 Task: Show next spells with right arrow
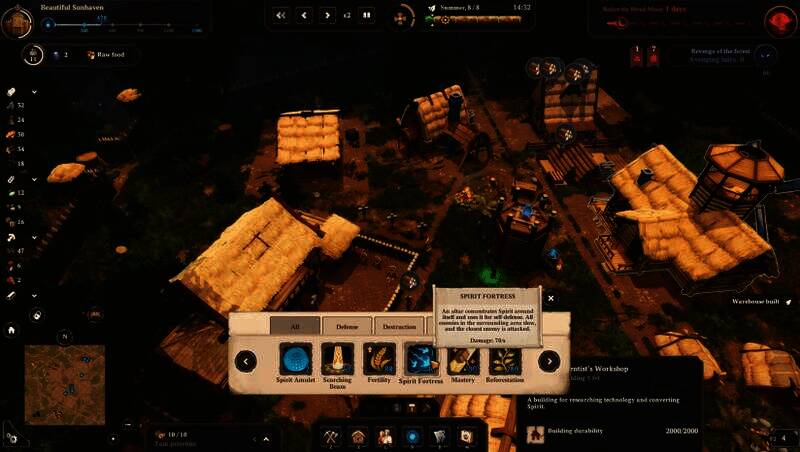[x=549, y=361]
